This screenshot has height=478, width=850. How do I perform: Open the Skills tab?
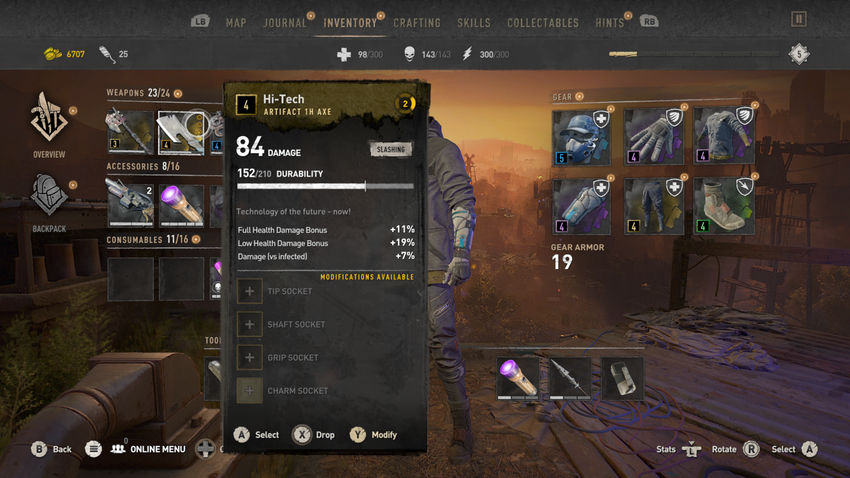pos(474,23)
